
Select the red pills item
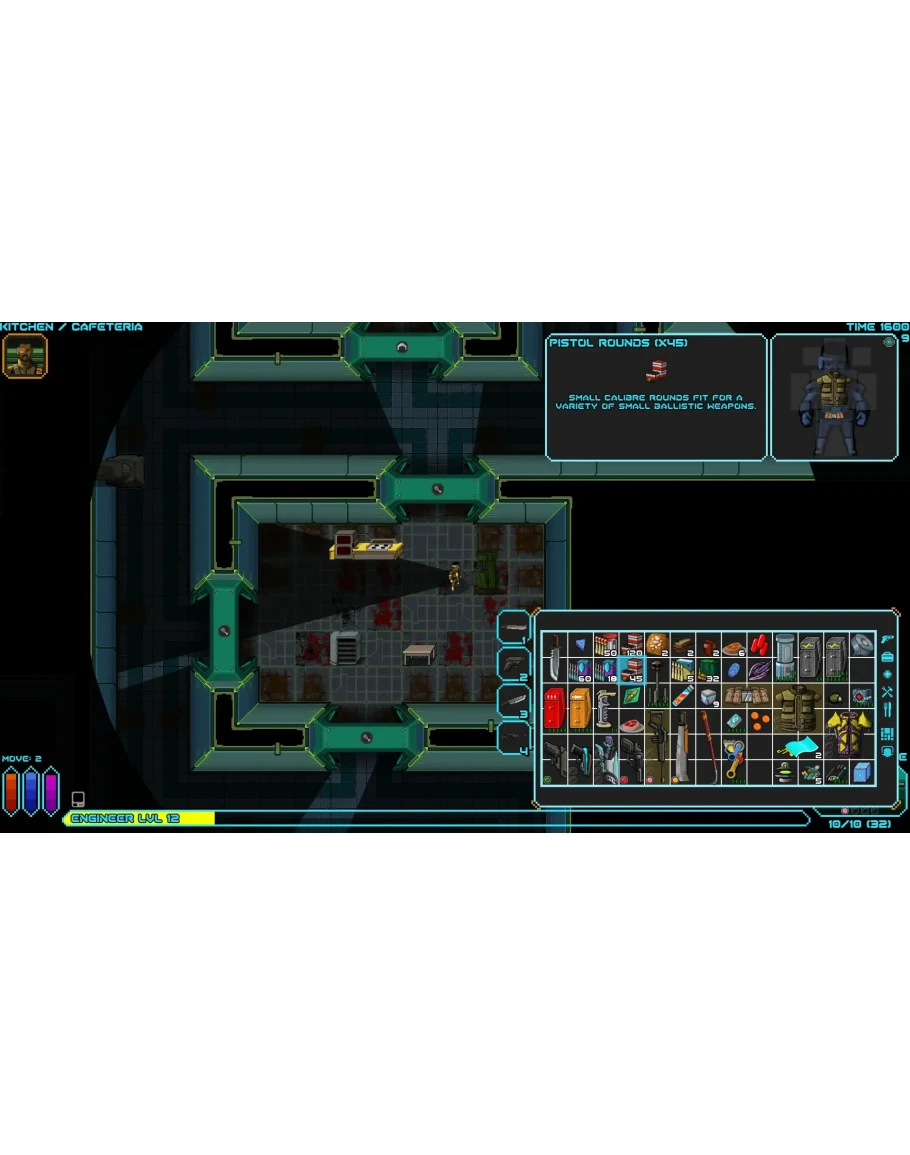[x=762, y=643]
